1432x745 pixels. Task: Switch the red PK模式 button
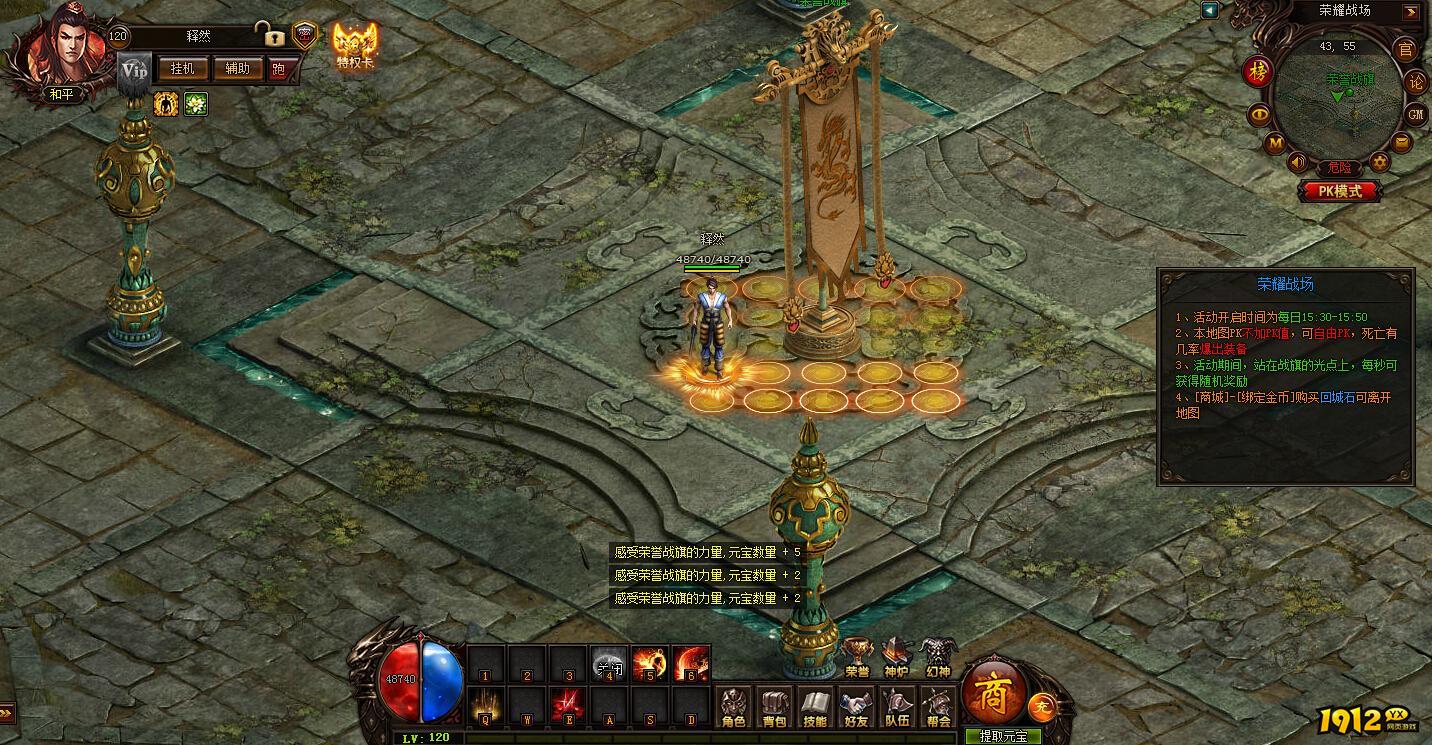click(1341, 190)
